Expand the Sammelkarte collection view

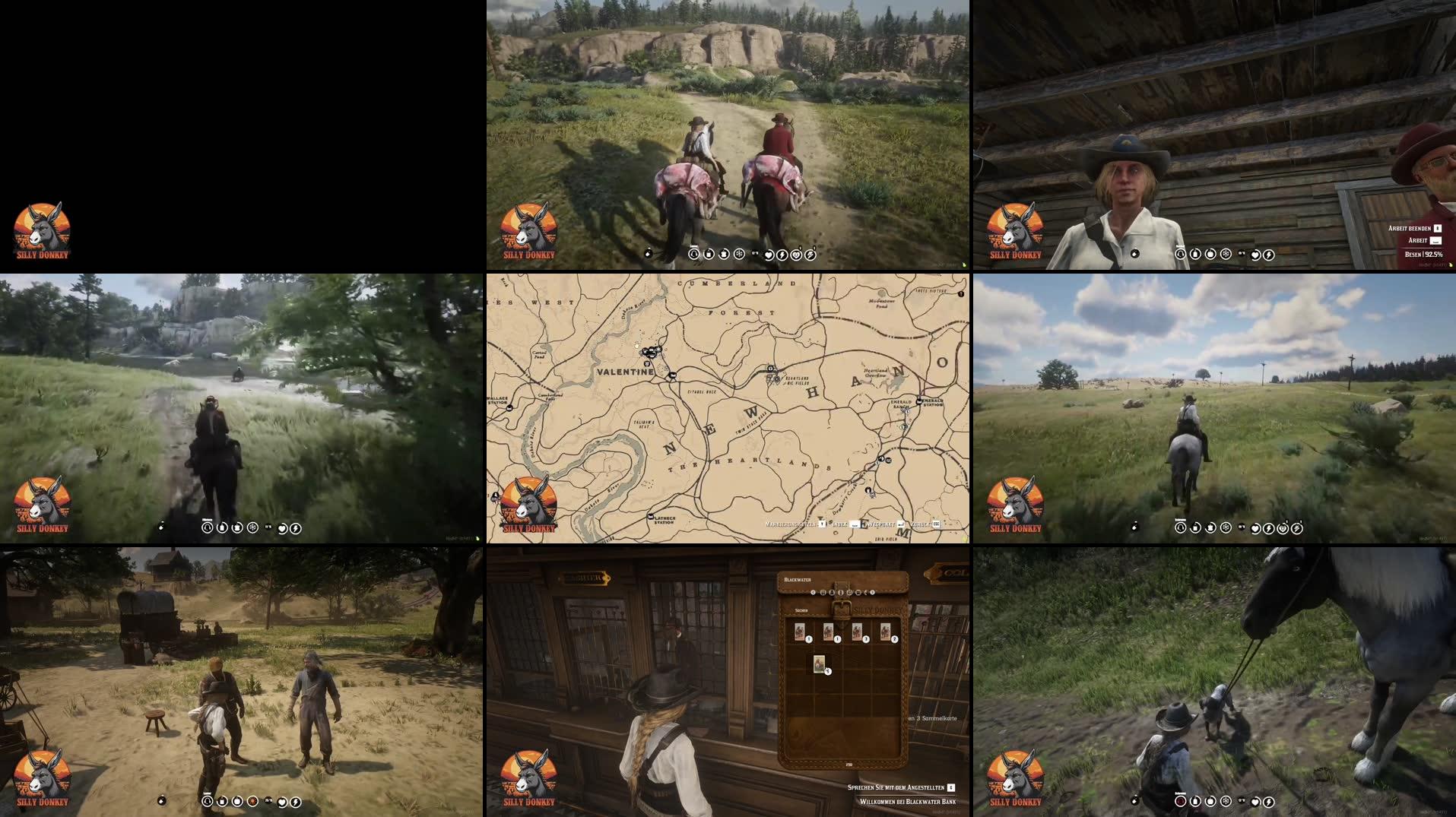[933, 719]
